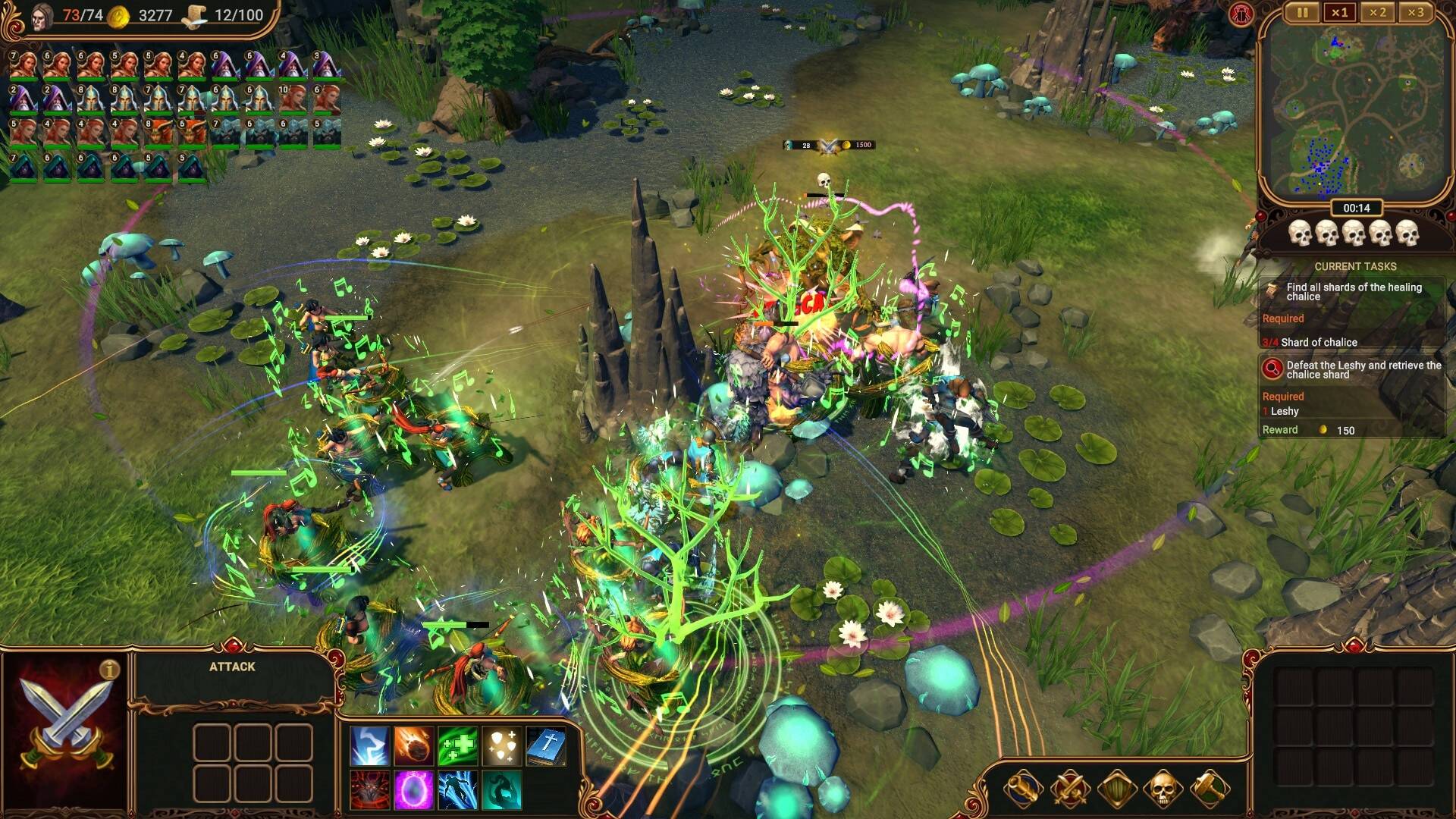Use the blue holy book spell
1456x819 pixels.
[546, 745]
